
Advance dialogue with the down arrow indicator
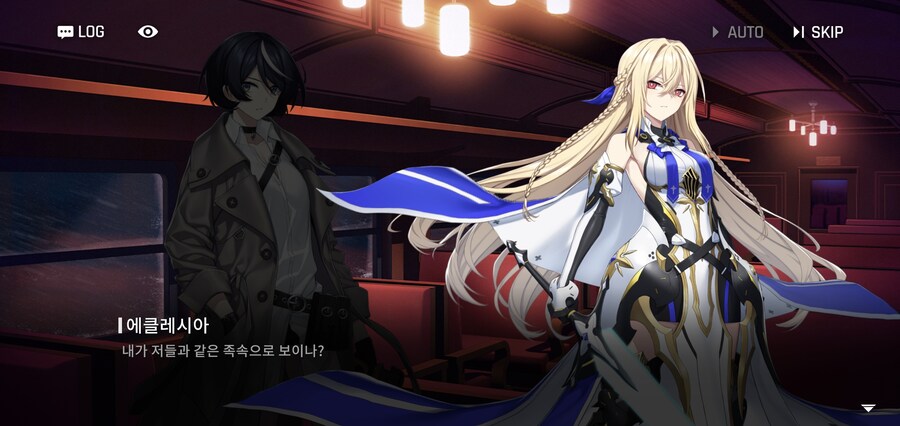[x=868, y=408]
